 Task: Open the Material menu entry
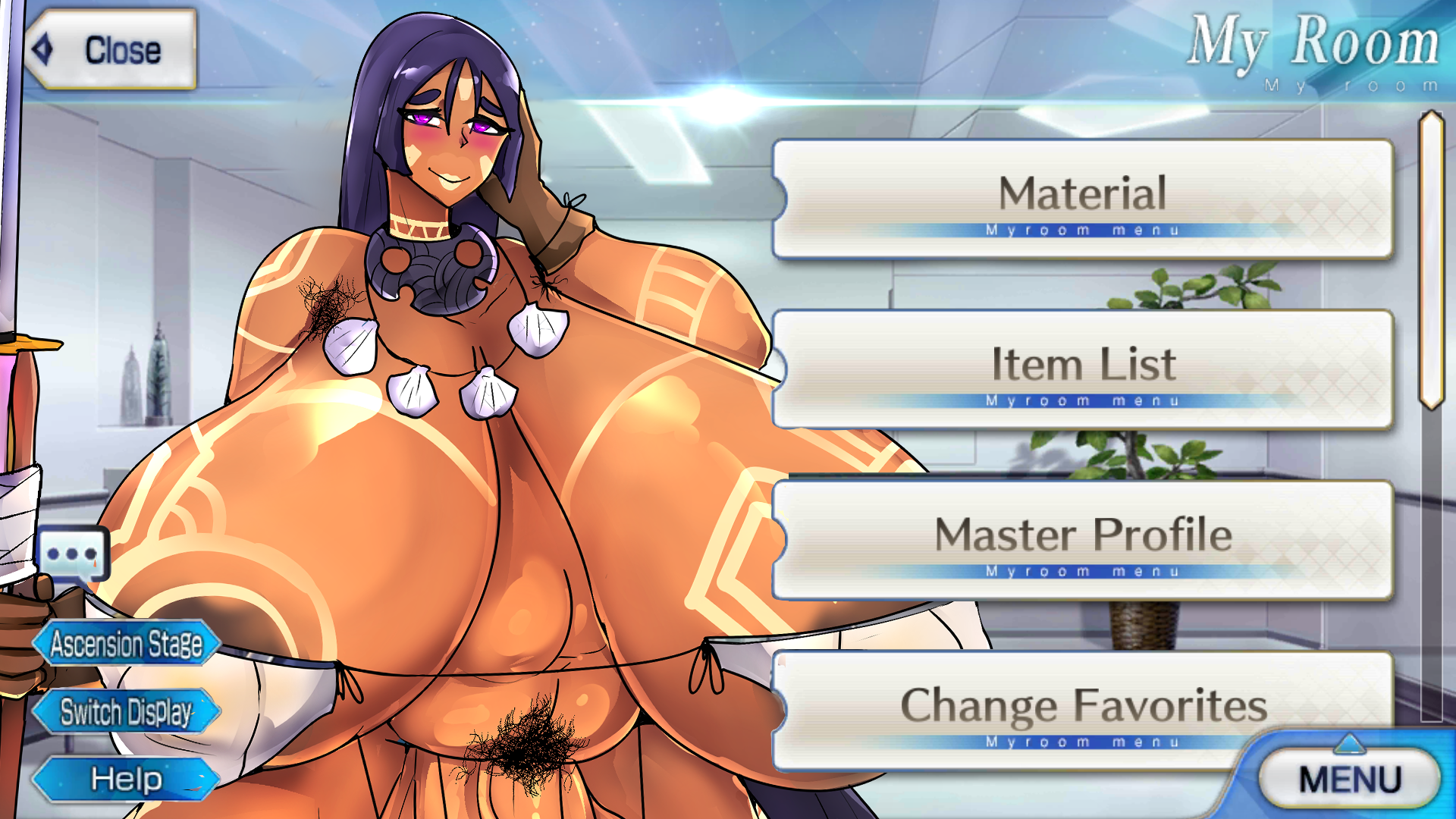1082,199
